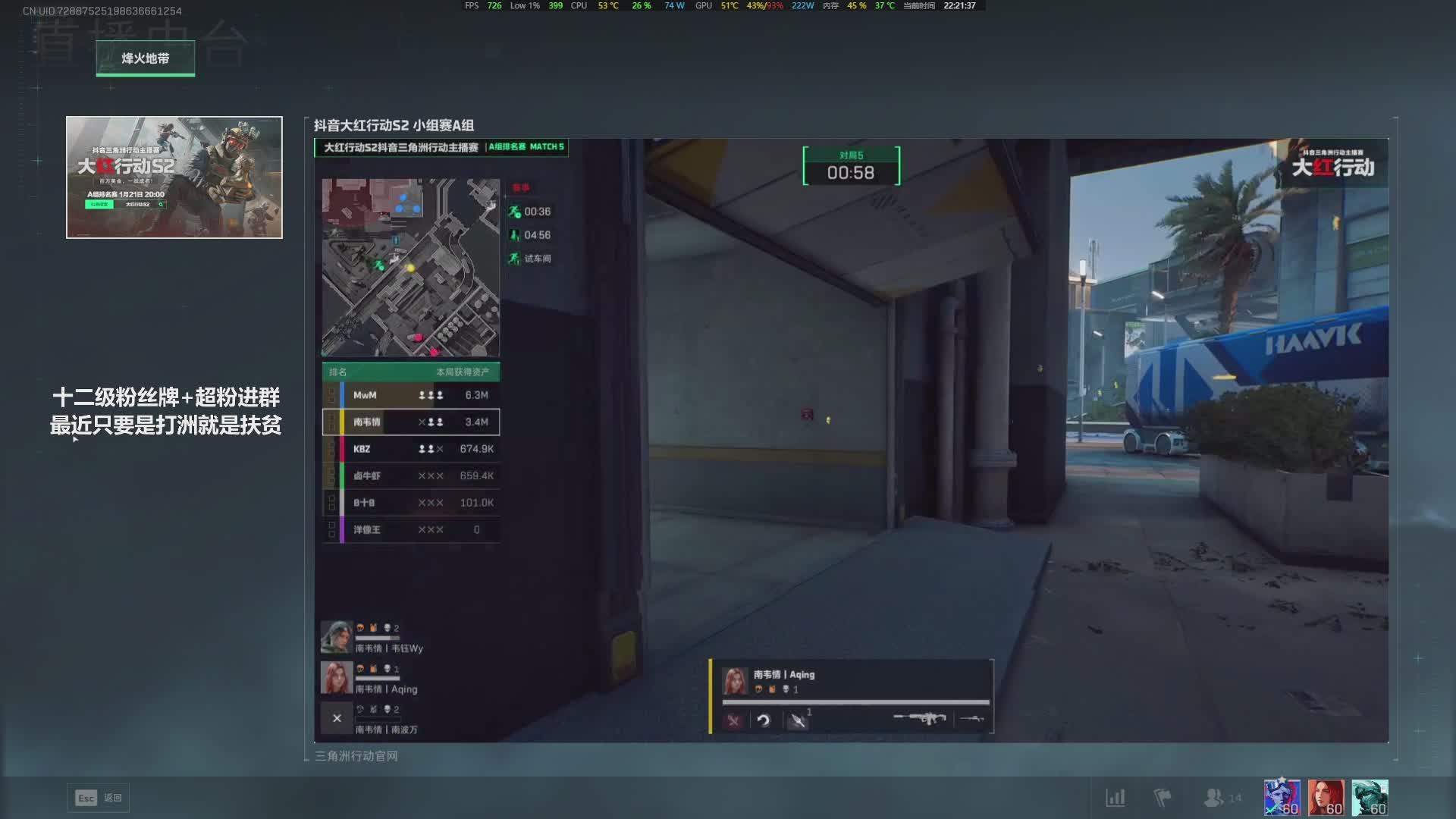The width and height of the screenshot is (1456, 819).
Task: Select the red-haired teammate portrait
Action: pos(1326,798)
